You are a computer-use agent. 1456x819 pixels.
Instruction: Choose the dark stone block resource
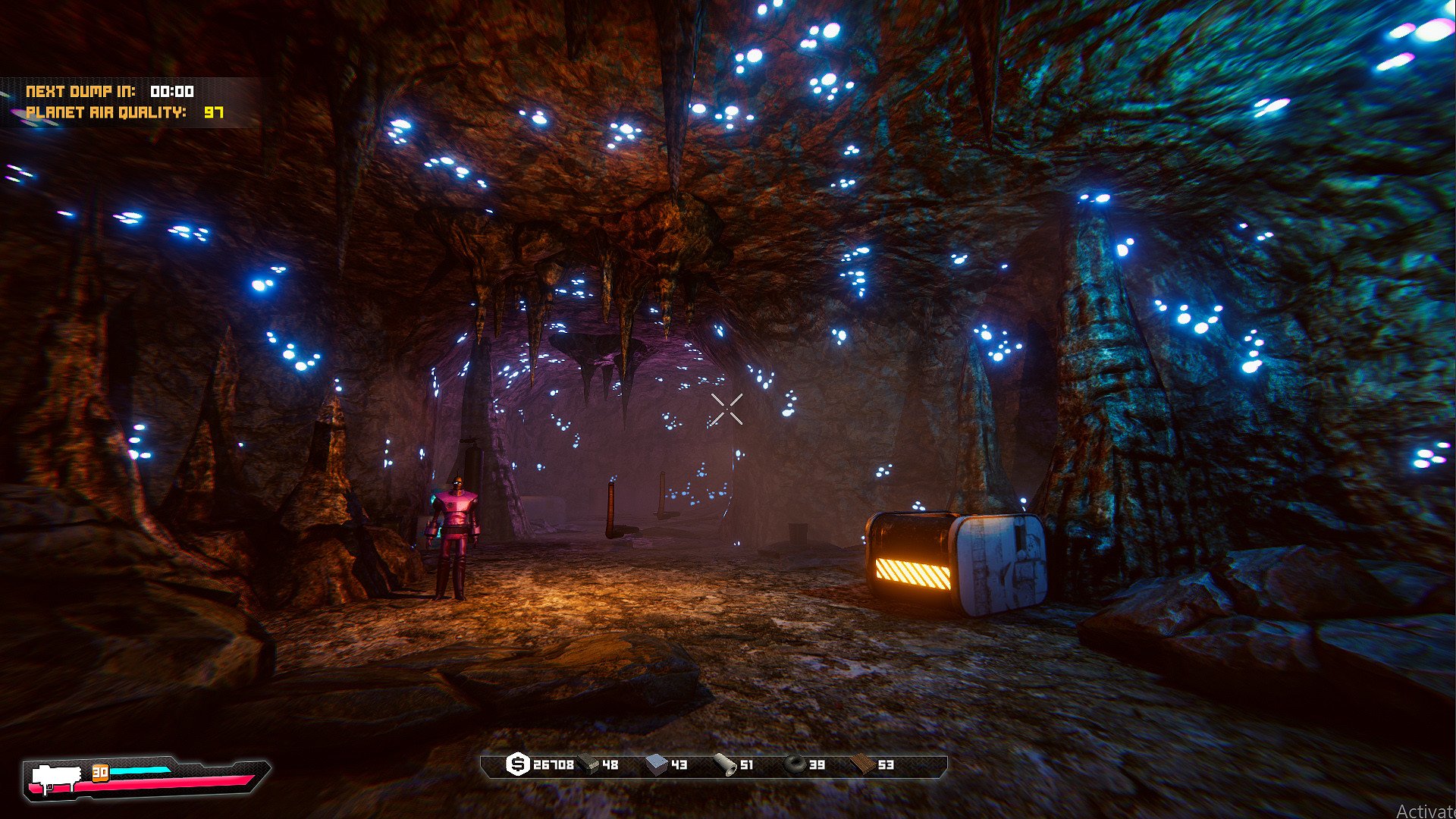tap(588, 764)
